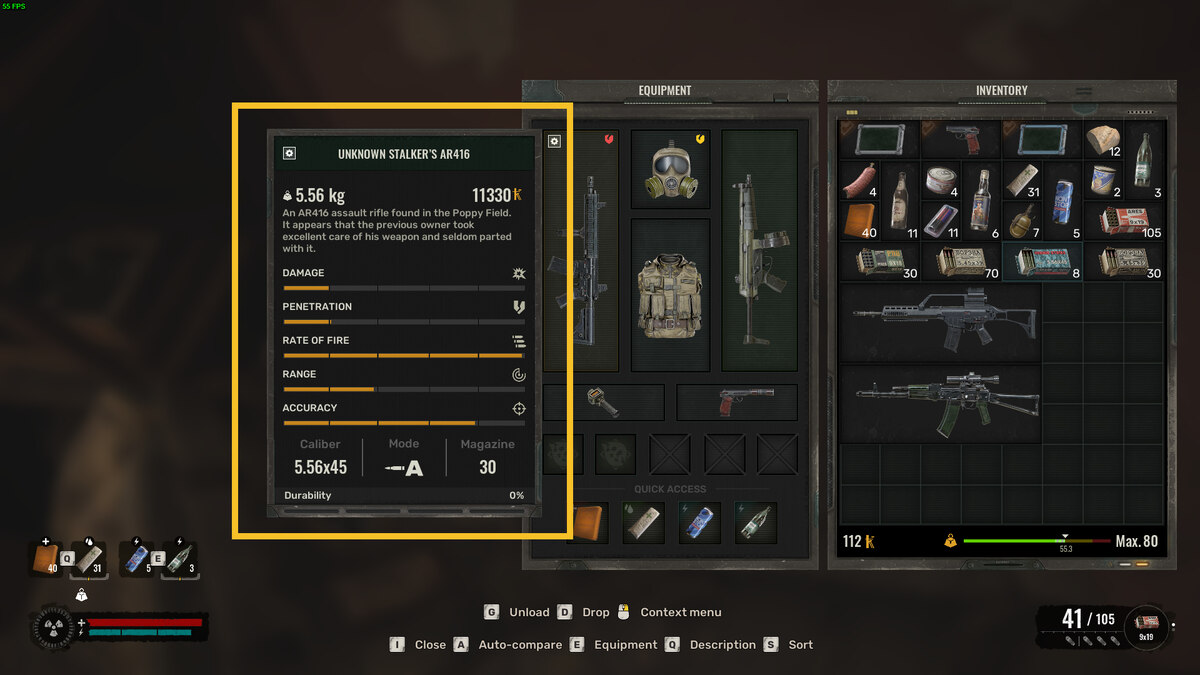1200x675 pixels.
Task: Use the bandage quick access slot
Action: [644, 523]
